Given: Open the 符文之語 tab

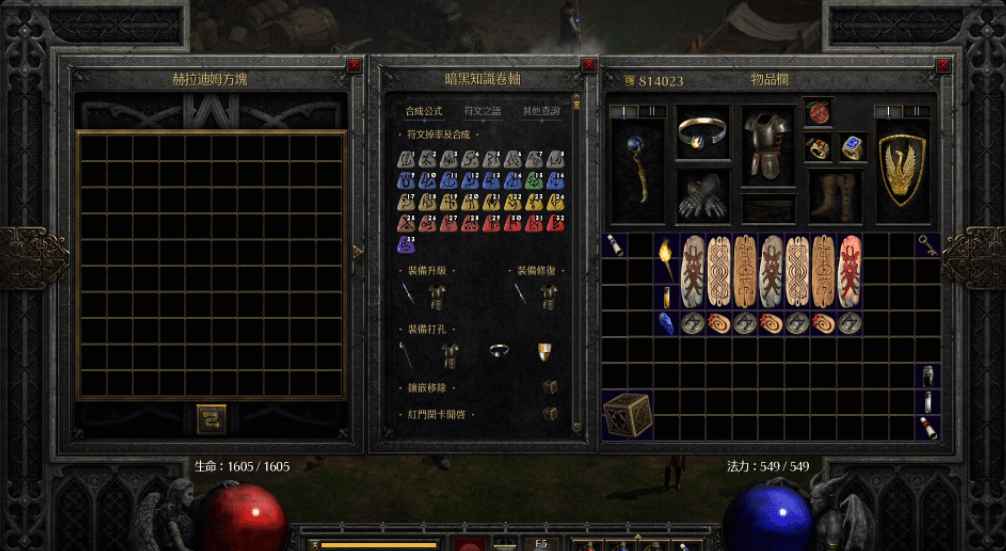Looking at the screenshot, I should 482,111.
